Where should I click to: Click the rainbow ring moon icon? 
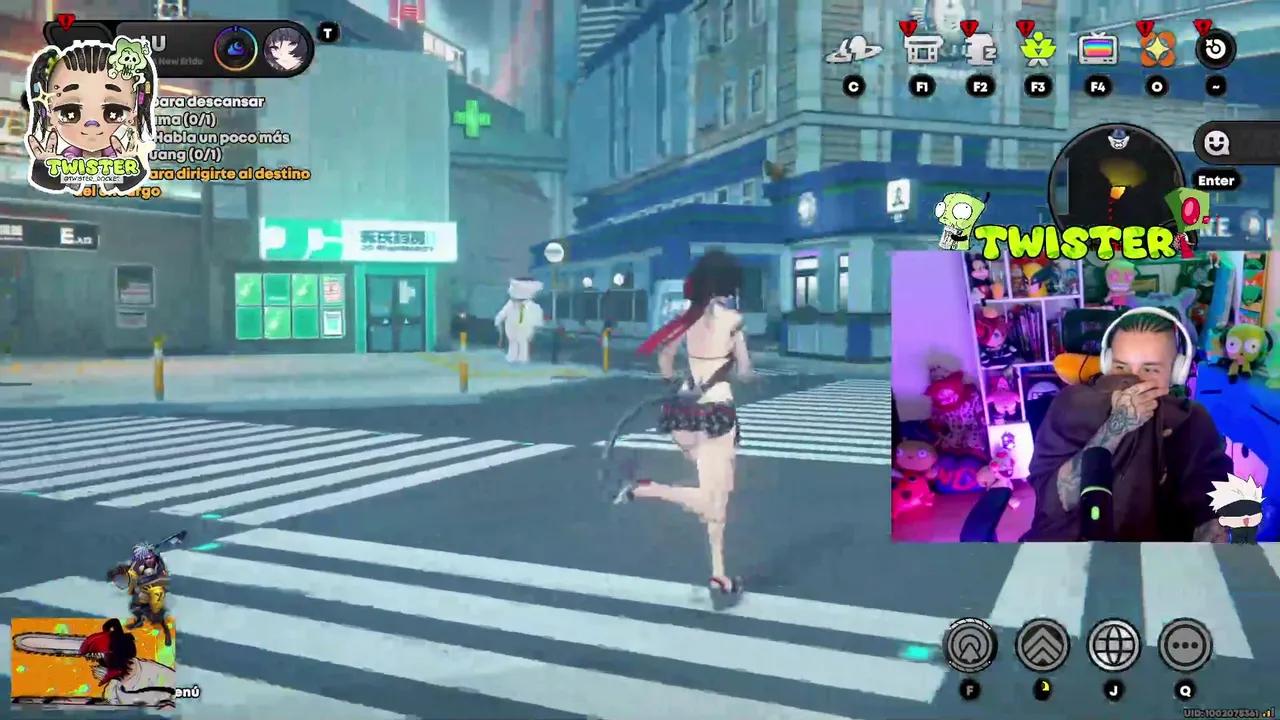click(x=236, y=50)
